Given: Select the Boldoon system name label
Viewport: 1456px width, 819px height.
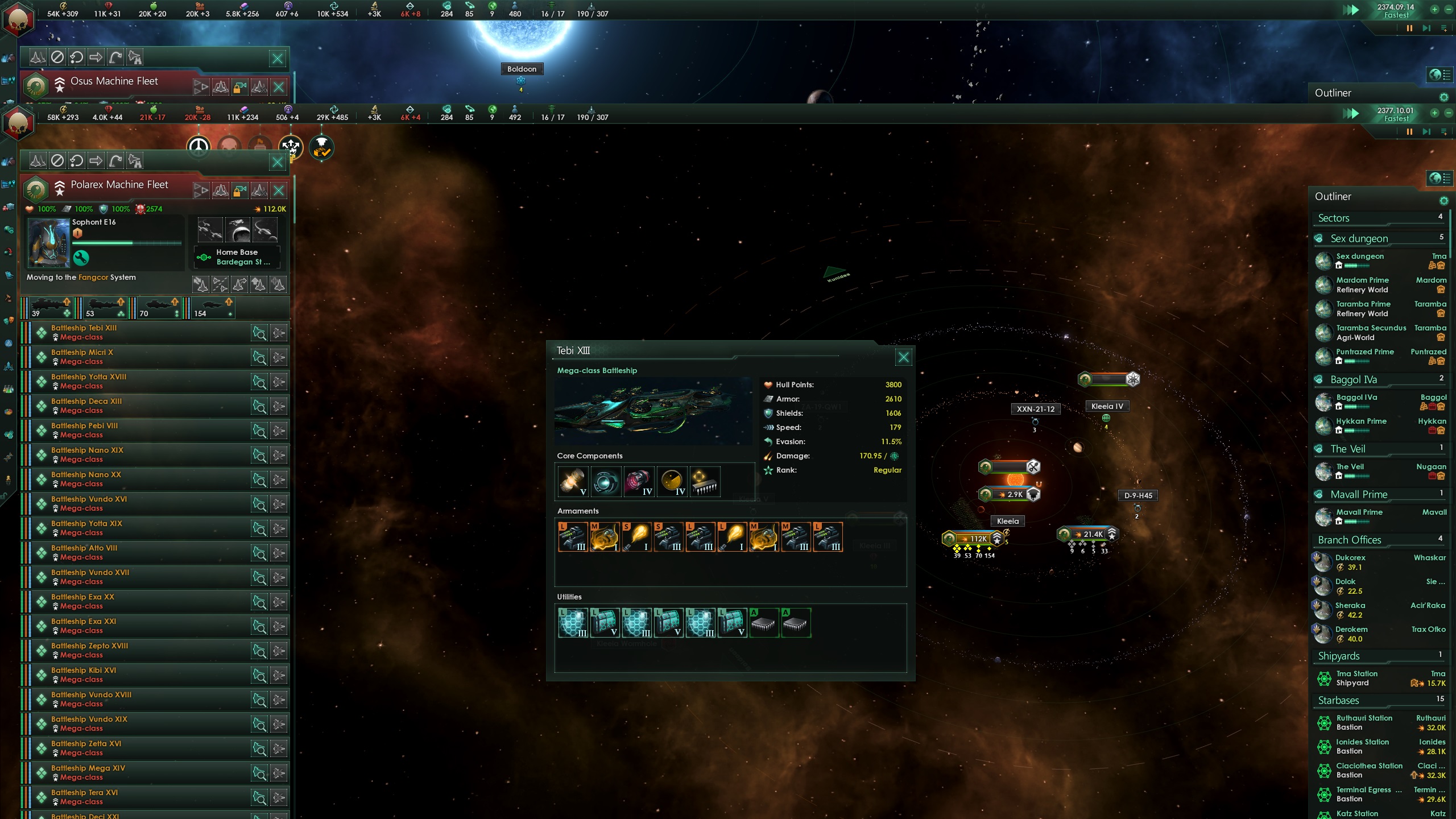Looking at the screenshot, I should (x=522, y=68).
